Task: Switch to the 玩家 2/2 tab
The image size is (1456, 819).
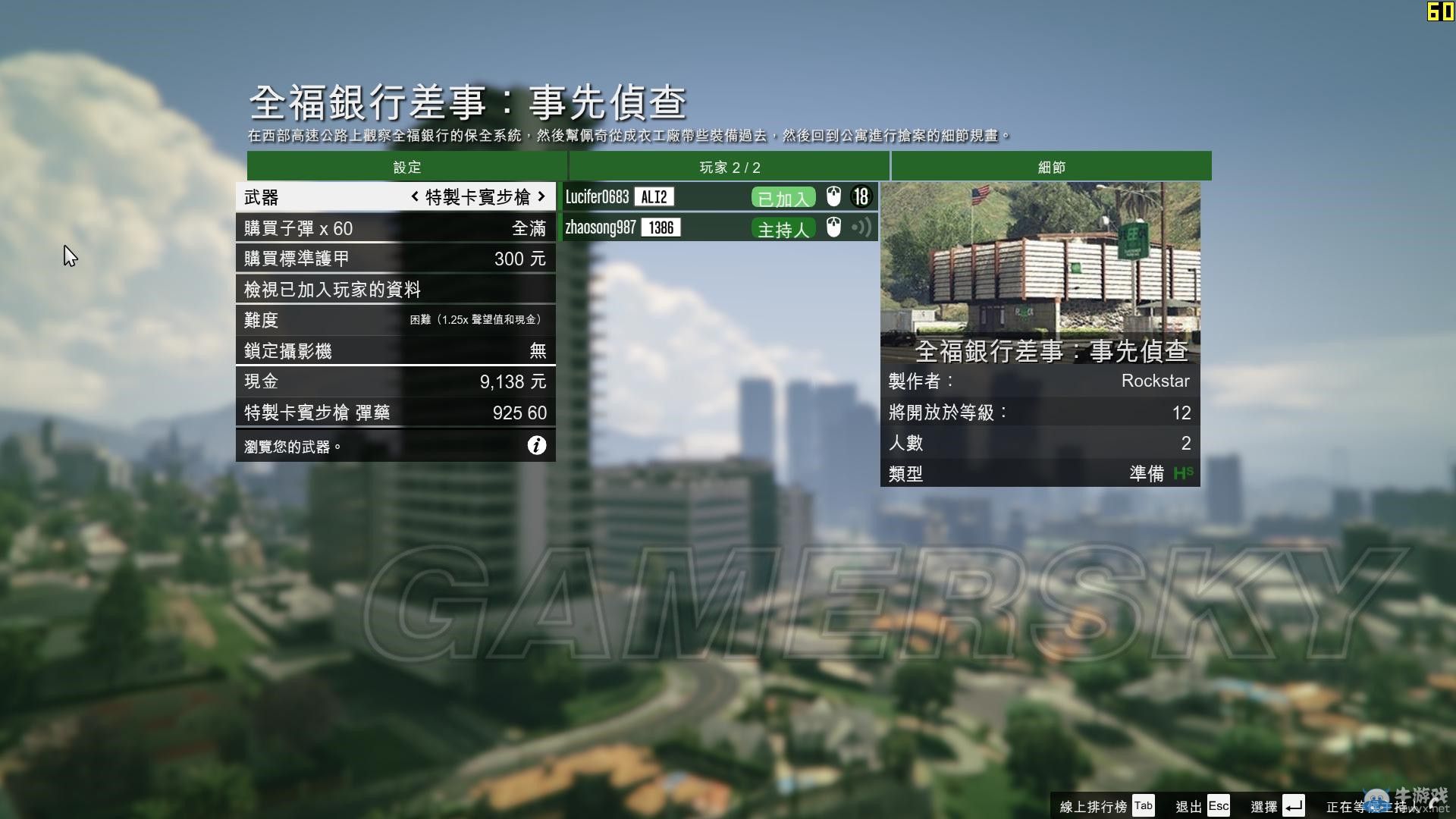Action: 730,167
